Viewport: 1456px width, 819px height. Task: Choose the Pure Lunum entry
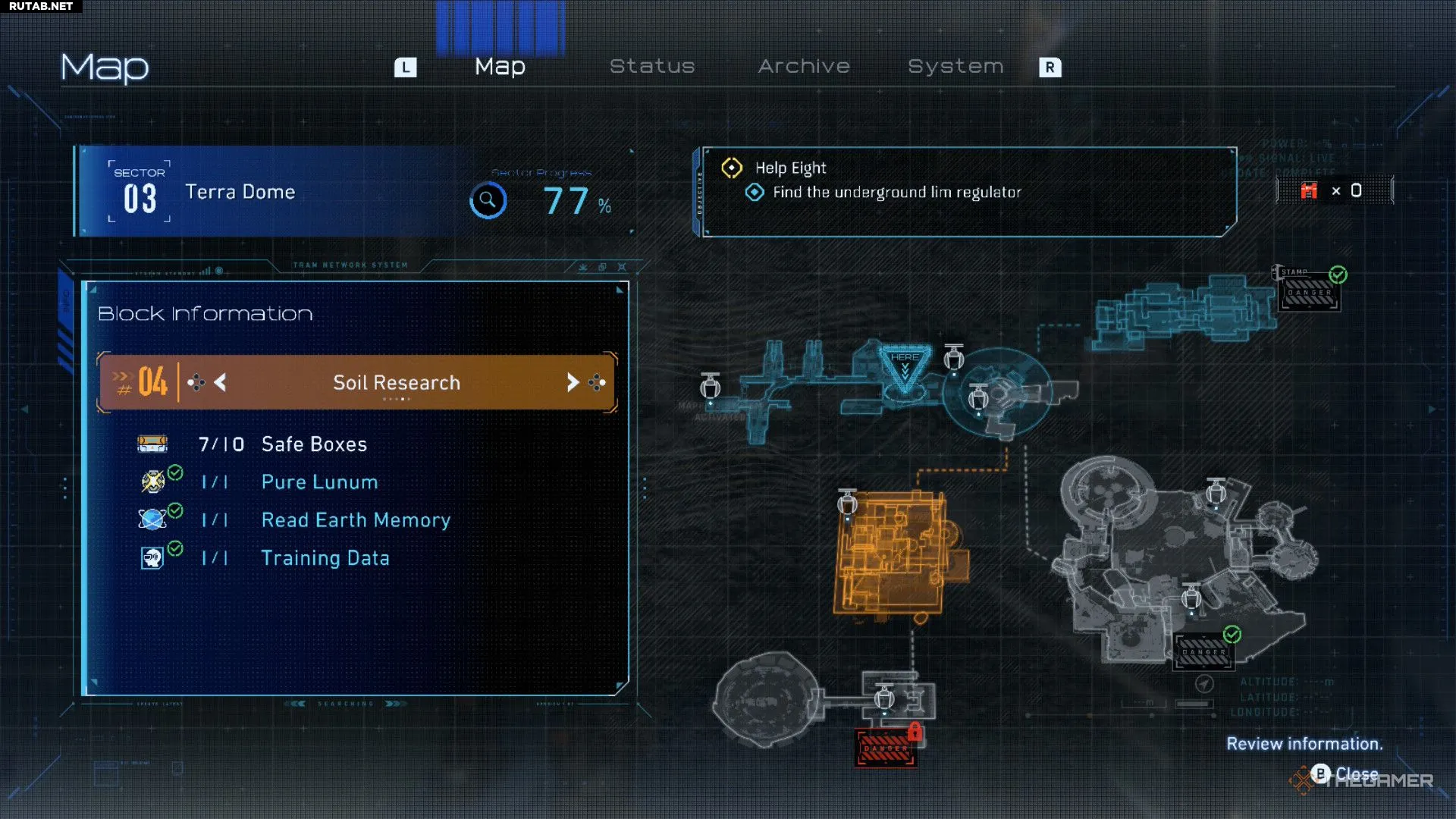pyautogui.click(x=318, y=482)
